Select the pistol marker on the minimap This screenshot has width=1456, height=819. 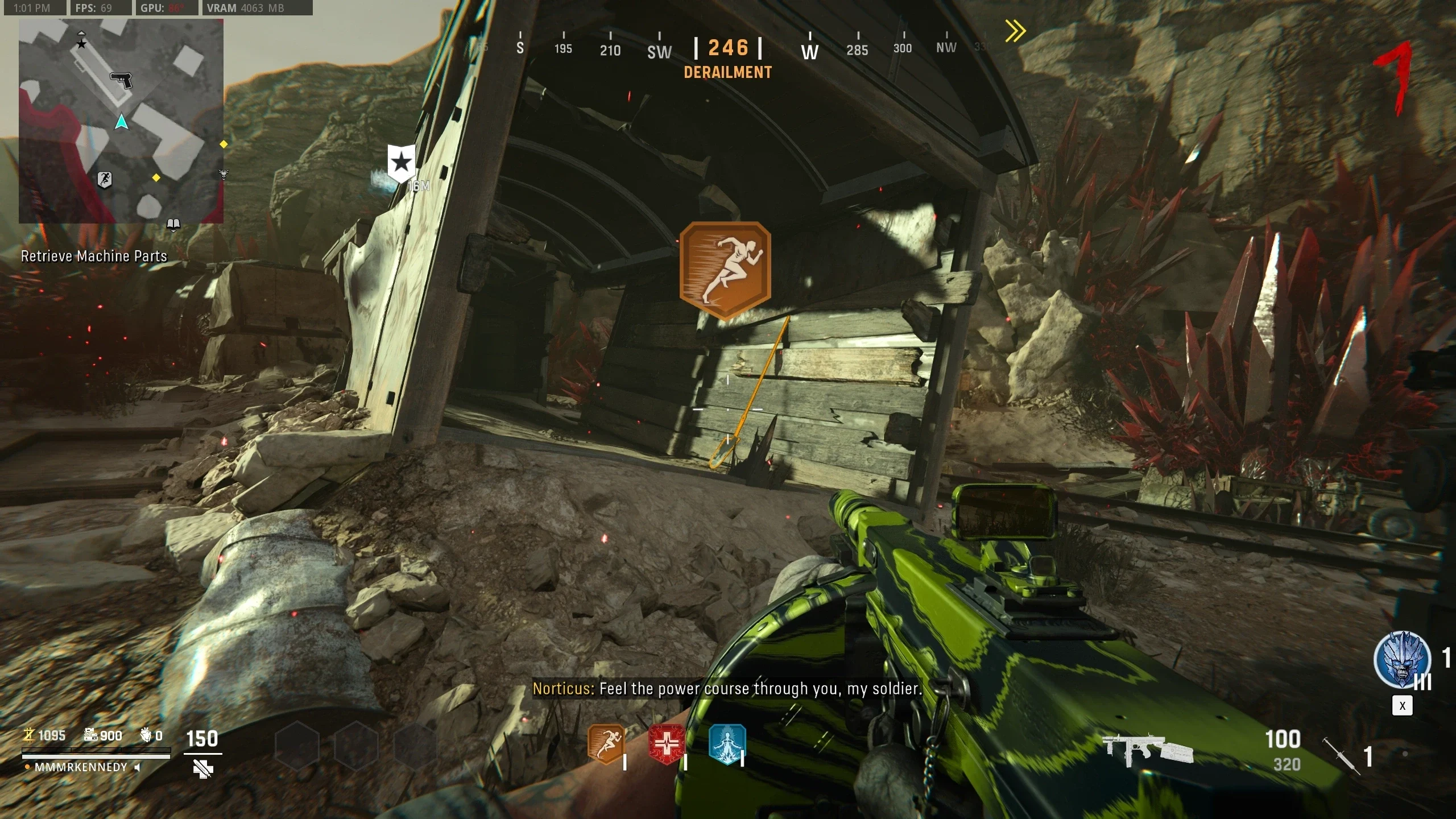[121, 80]
